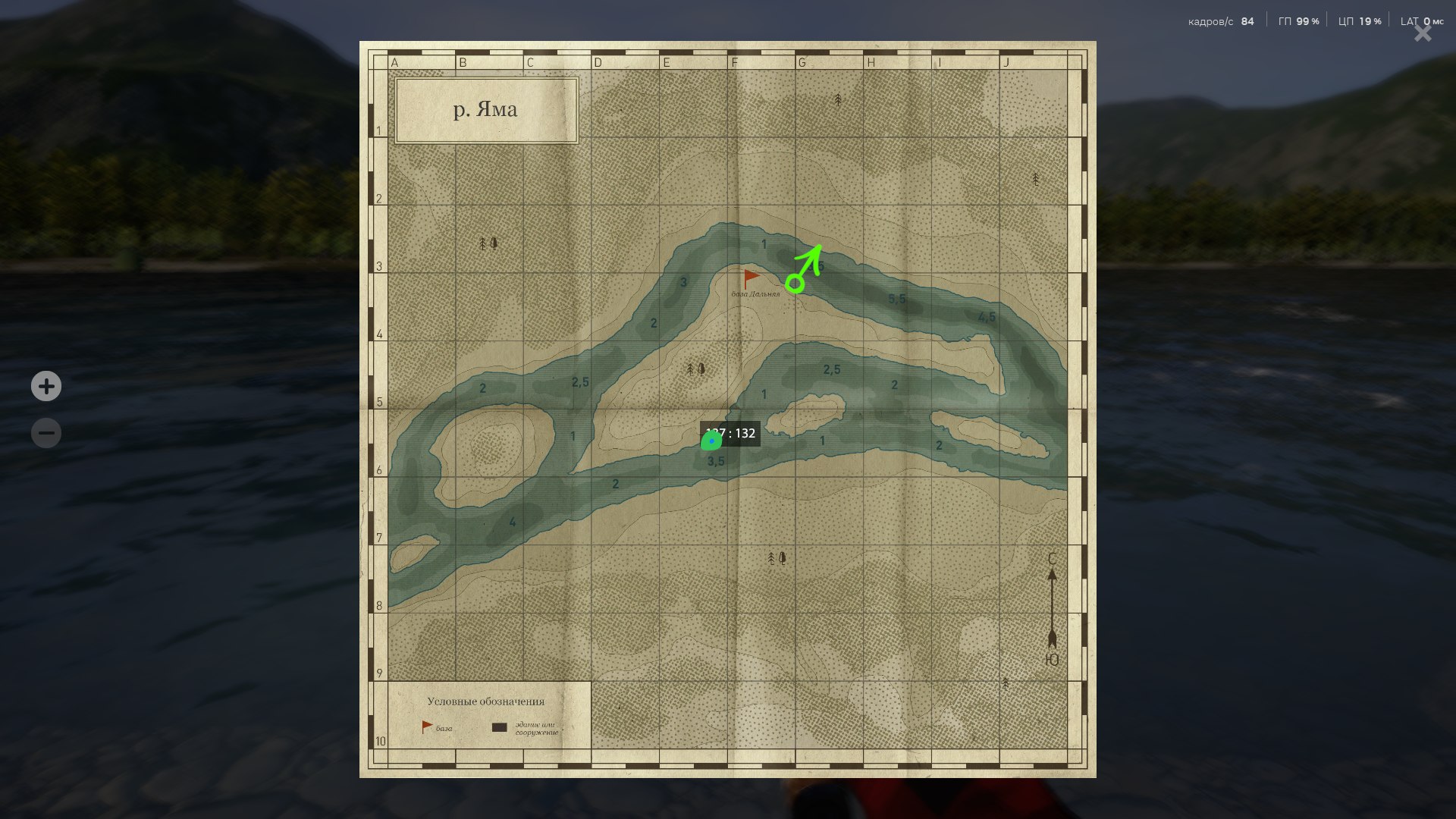Image resolution: width=1456 pixels, height=819 pixels.
Task: Click the zoom in plus control
Action: click(46, 386)
